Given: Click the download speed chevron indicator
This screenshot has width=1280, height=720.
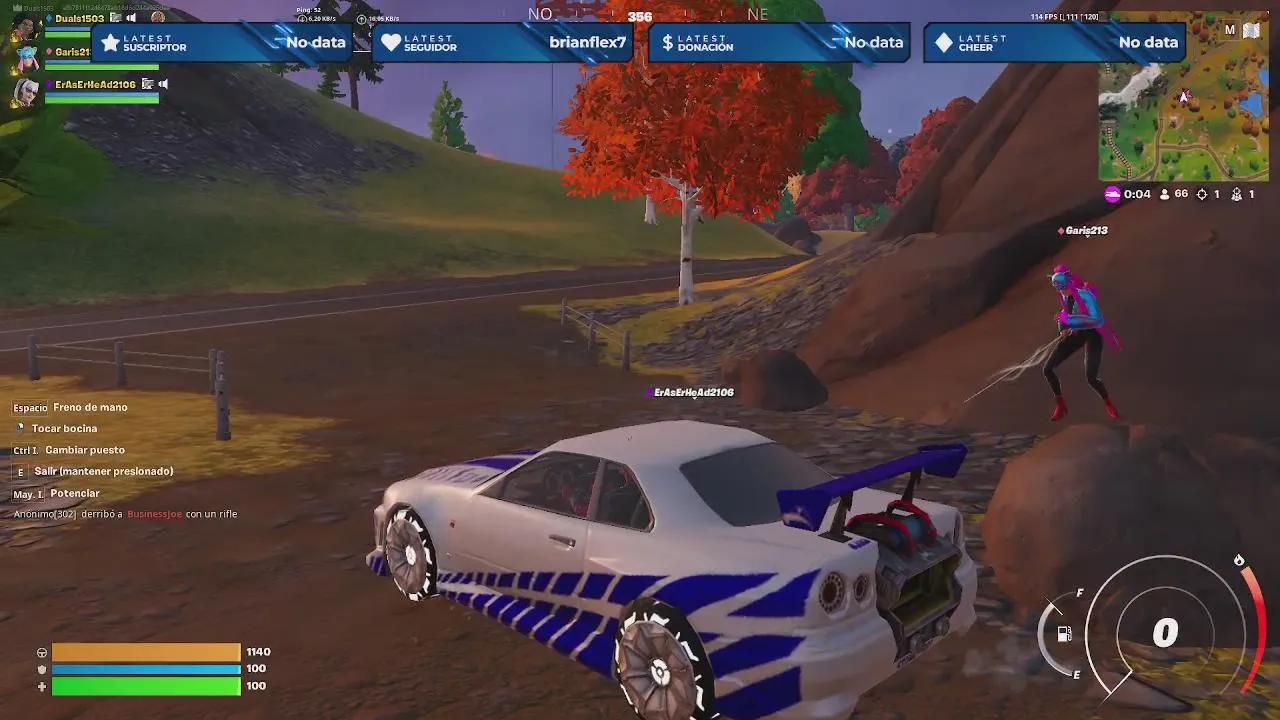Looking at the screenshot, I should (x=302, y=19).
